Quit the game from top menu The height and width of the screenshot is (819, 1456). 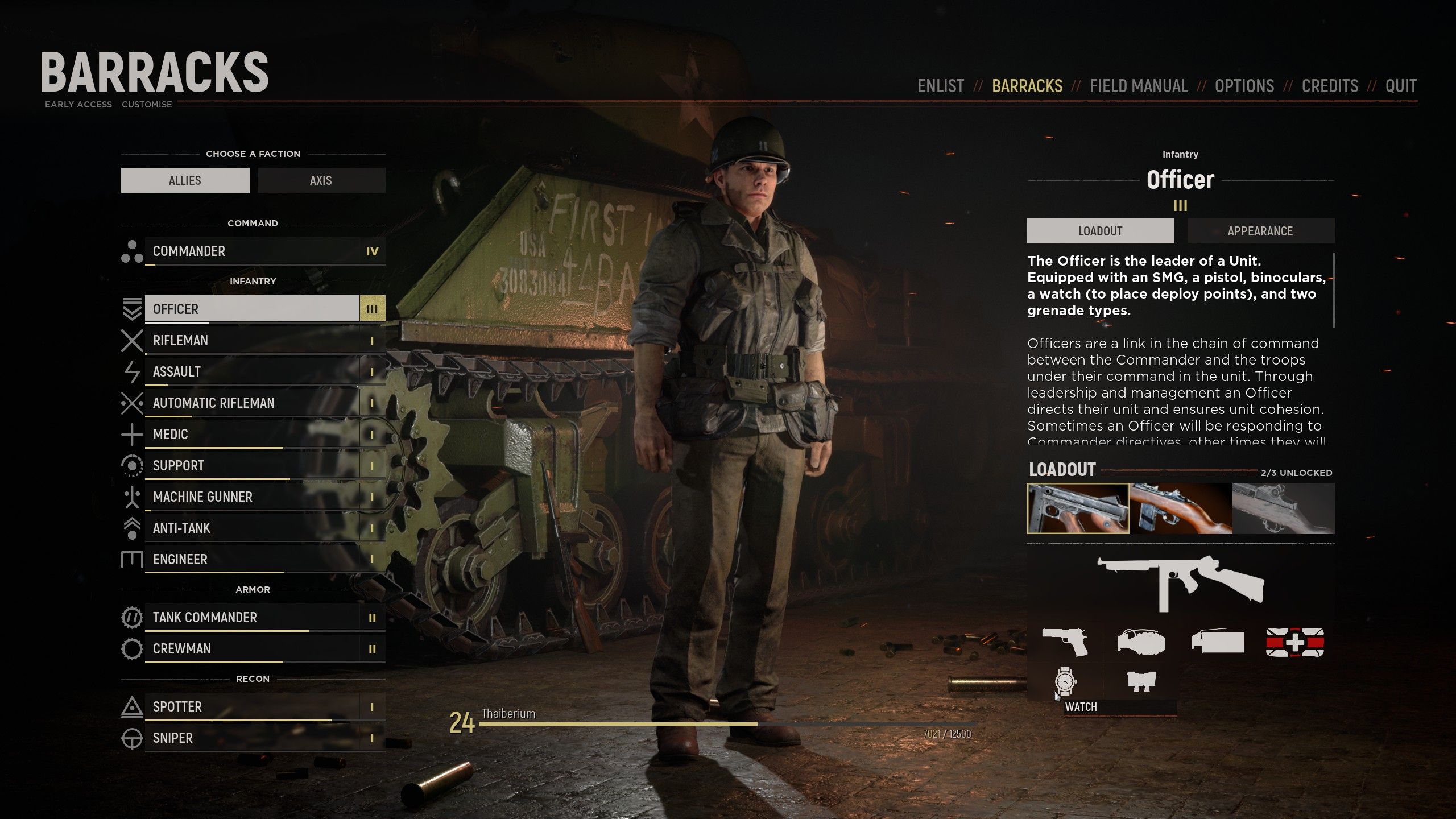(x=1400, y=86)
